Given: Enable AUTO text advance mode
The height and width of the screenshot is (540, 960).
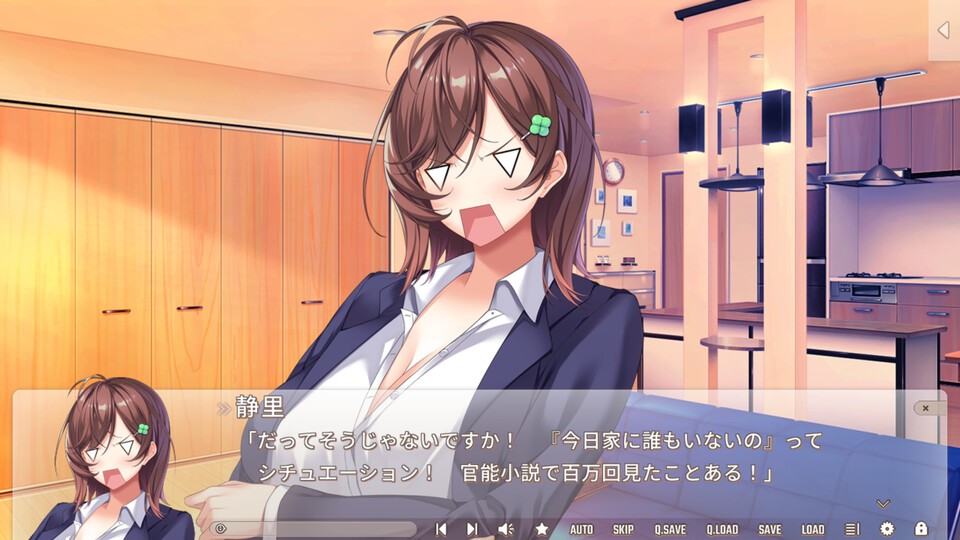Looking at the screenshot, I should click(581, 529).
